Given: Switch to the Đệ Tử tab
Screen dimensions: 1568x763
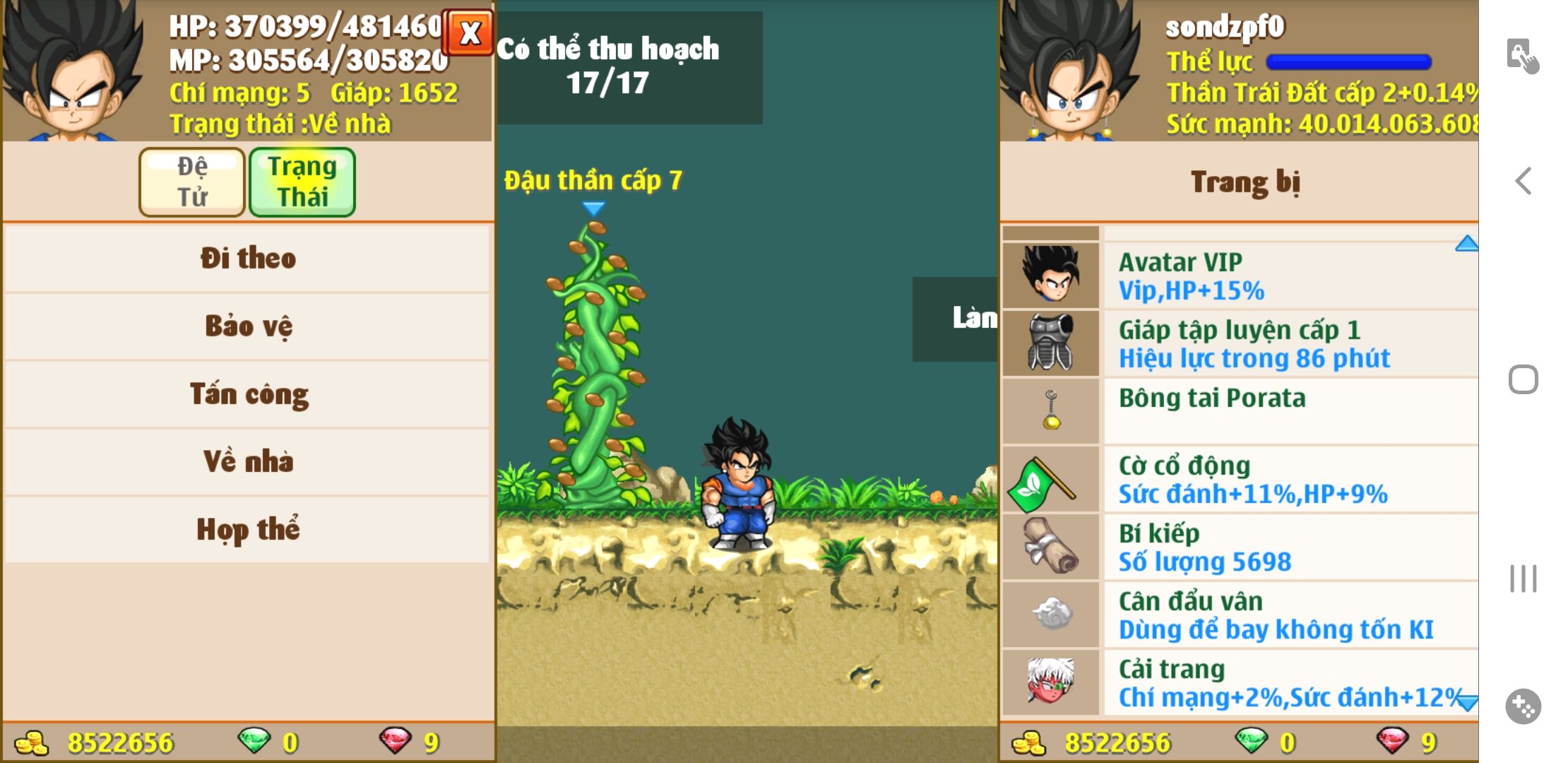Looking at the screenshot, I should (x=192, y=182).
